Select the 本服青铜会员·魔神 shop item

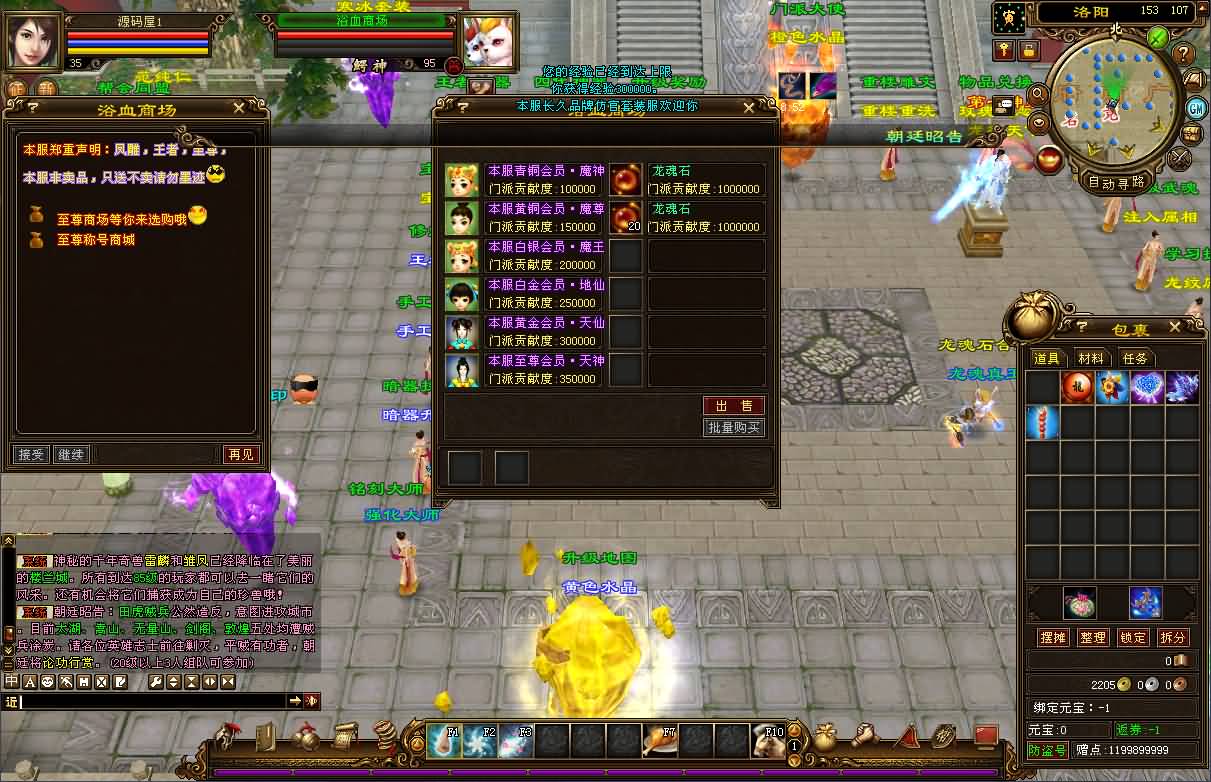544,180
